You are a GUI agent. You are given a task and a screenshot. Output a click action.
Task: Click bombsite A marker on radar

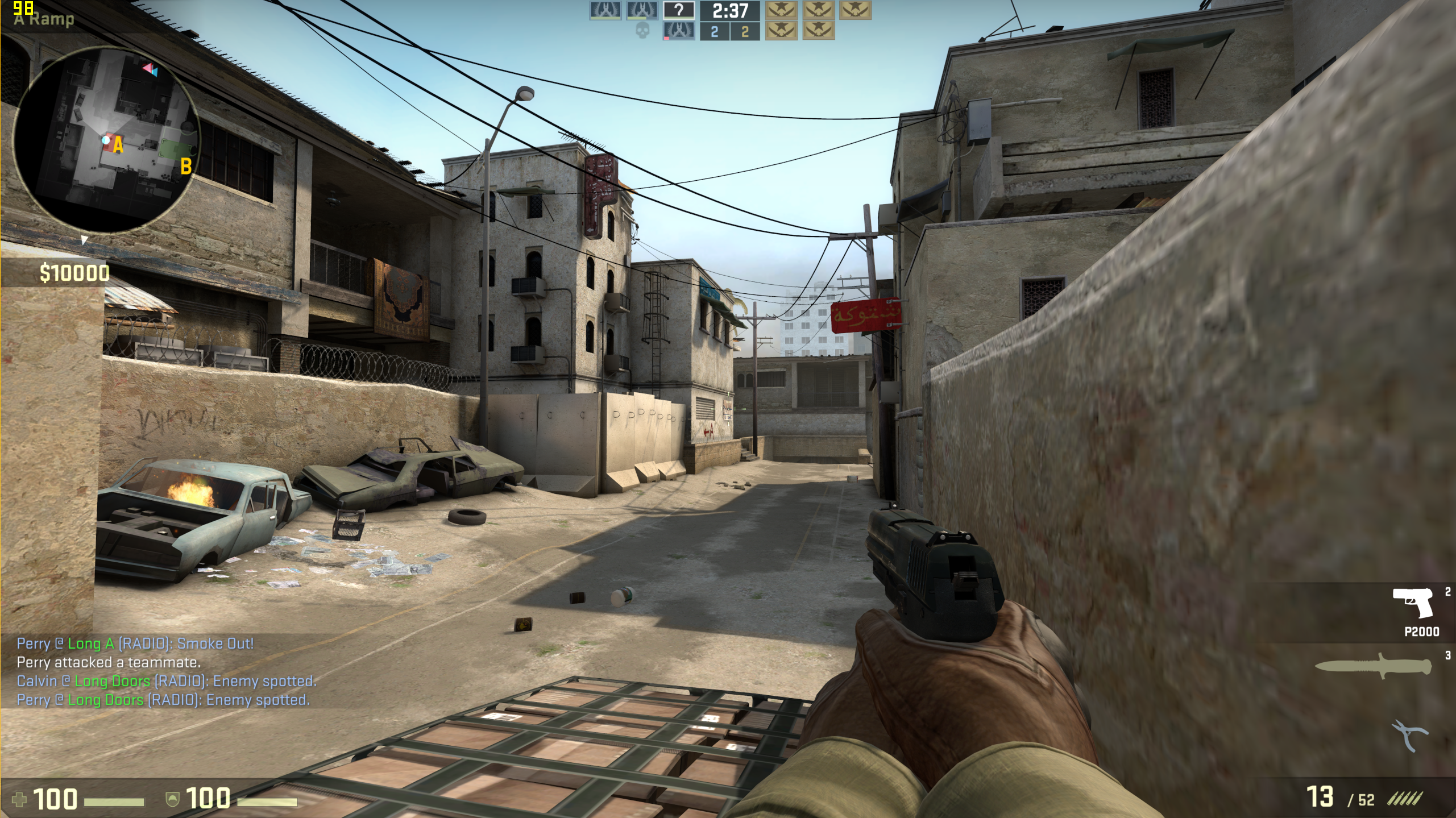pyautogui.click(x=118, y=146)
